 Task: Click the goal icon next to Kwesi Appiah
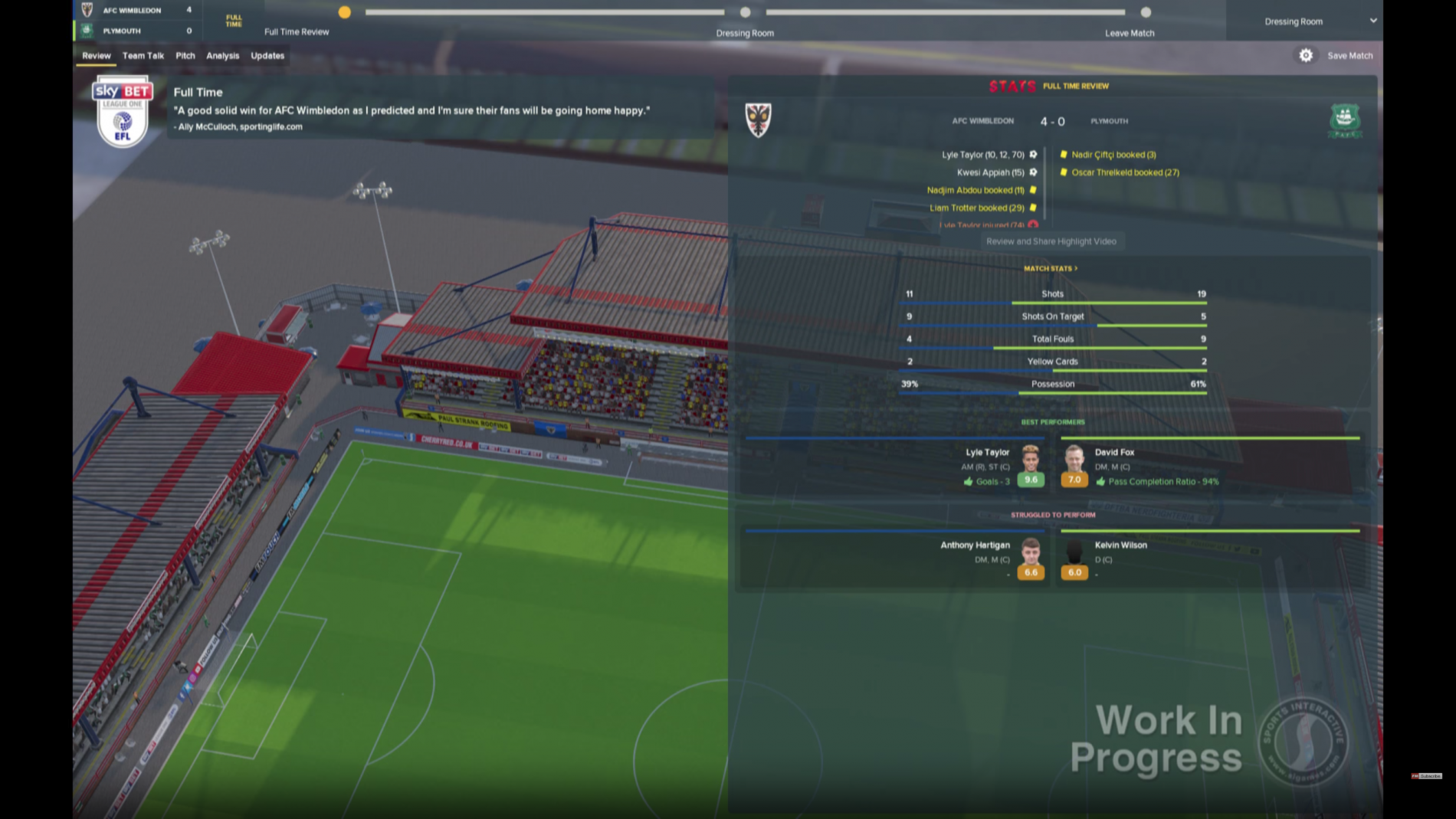[x=1034, y=172]
